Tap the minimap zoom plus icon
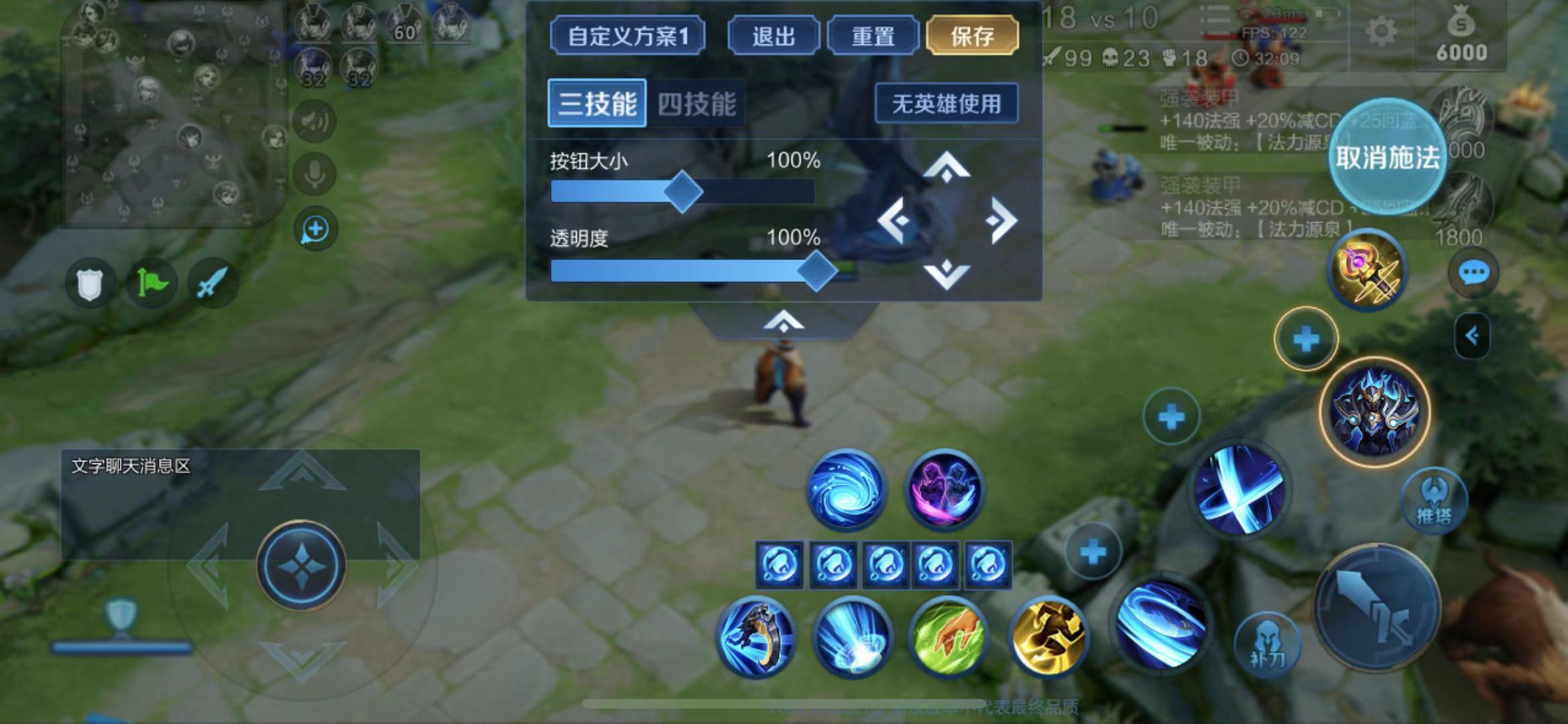Viewport: 1568px width, 724px height. (314, 227)
